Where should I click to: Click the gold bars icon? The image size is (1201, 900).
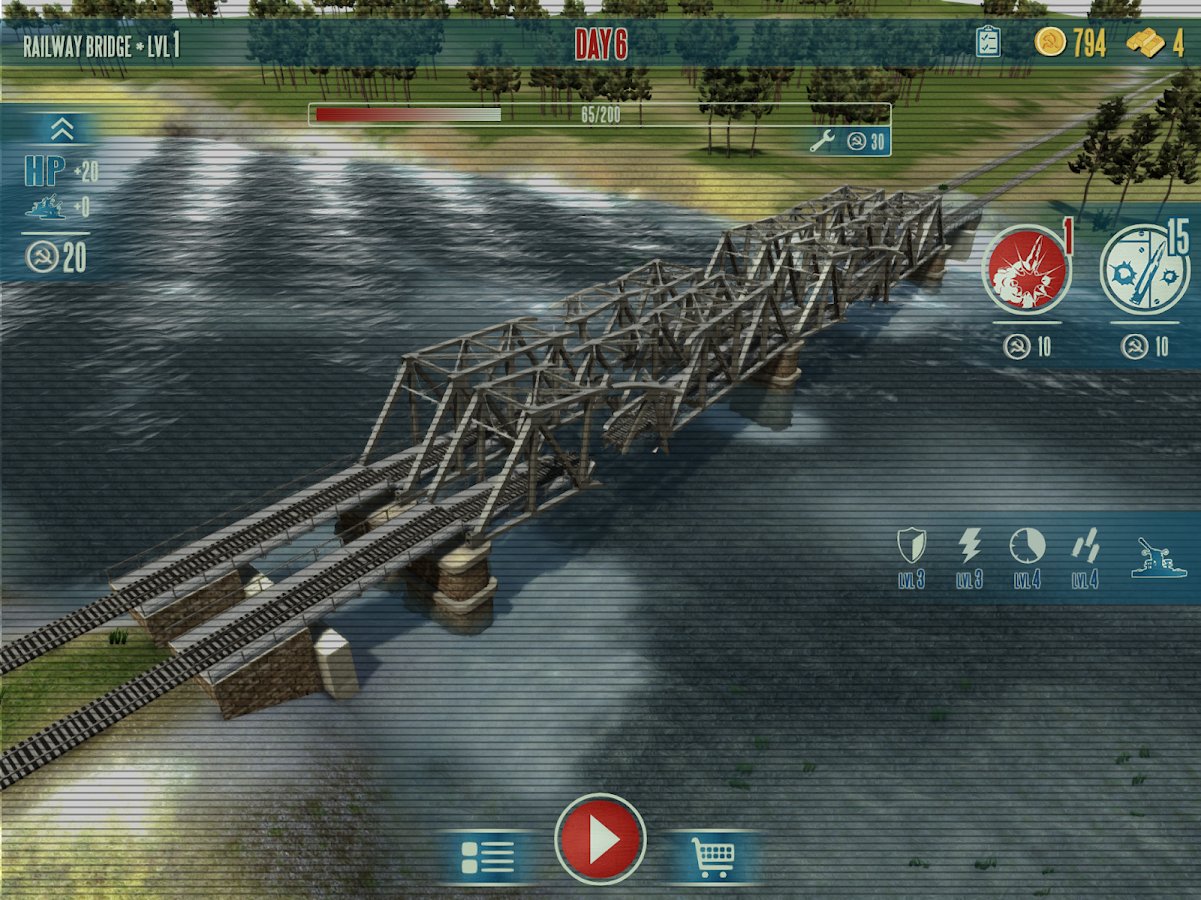(1146, 43)
